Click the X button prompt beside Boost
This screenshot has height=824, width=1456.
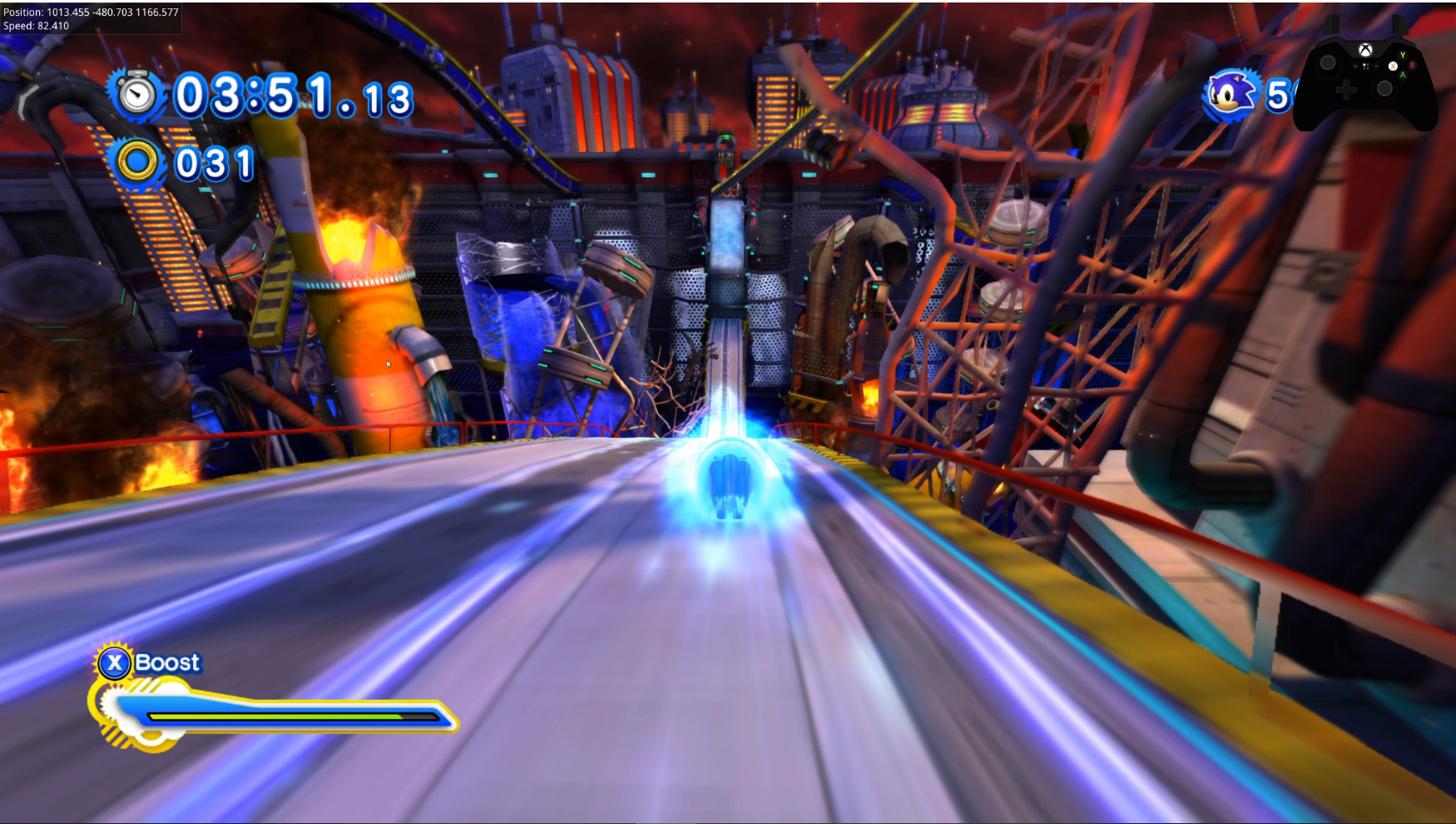(x=115, y=663)
